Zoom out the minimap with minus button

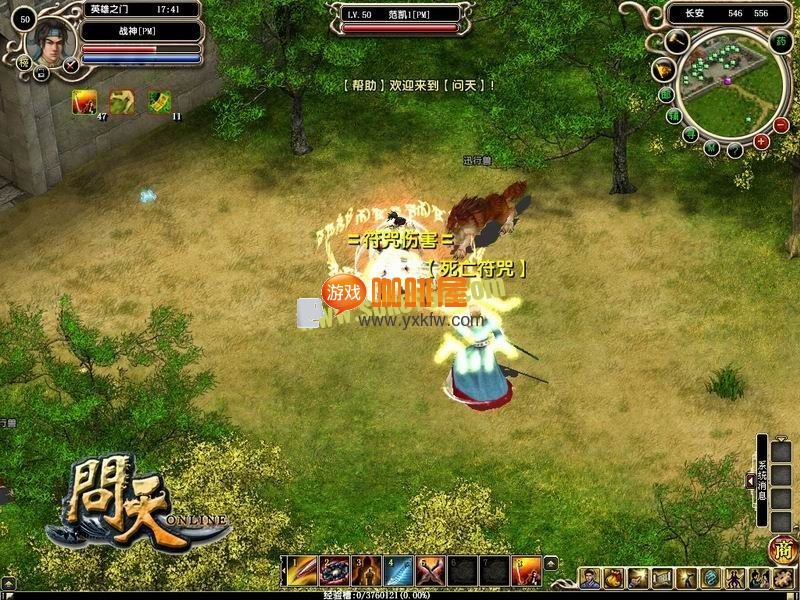tap(781, 125)
